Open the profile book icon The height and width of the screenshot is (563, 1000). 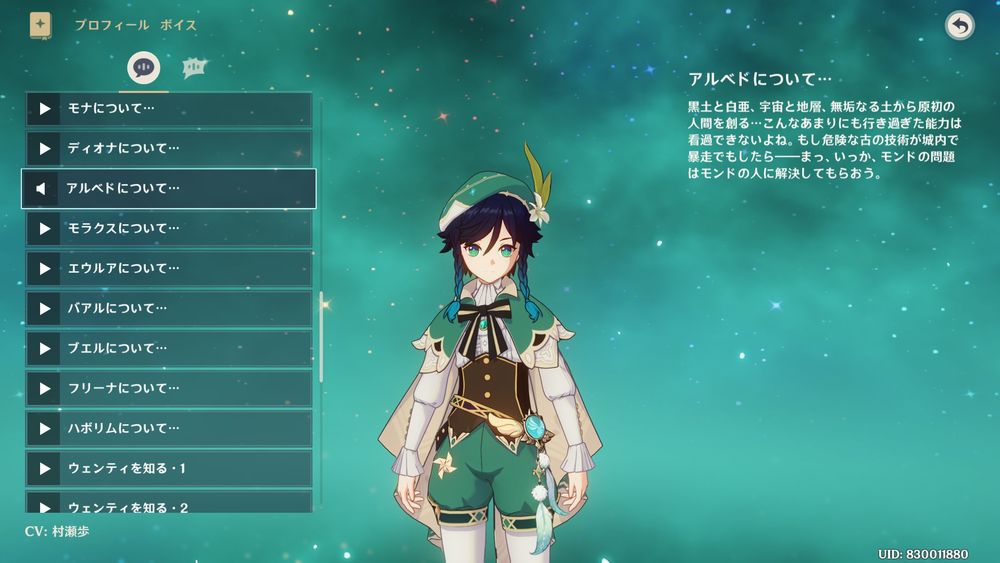click(x=40, y=25)
